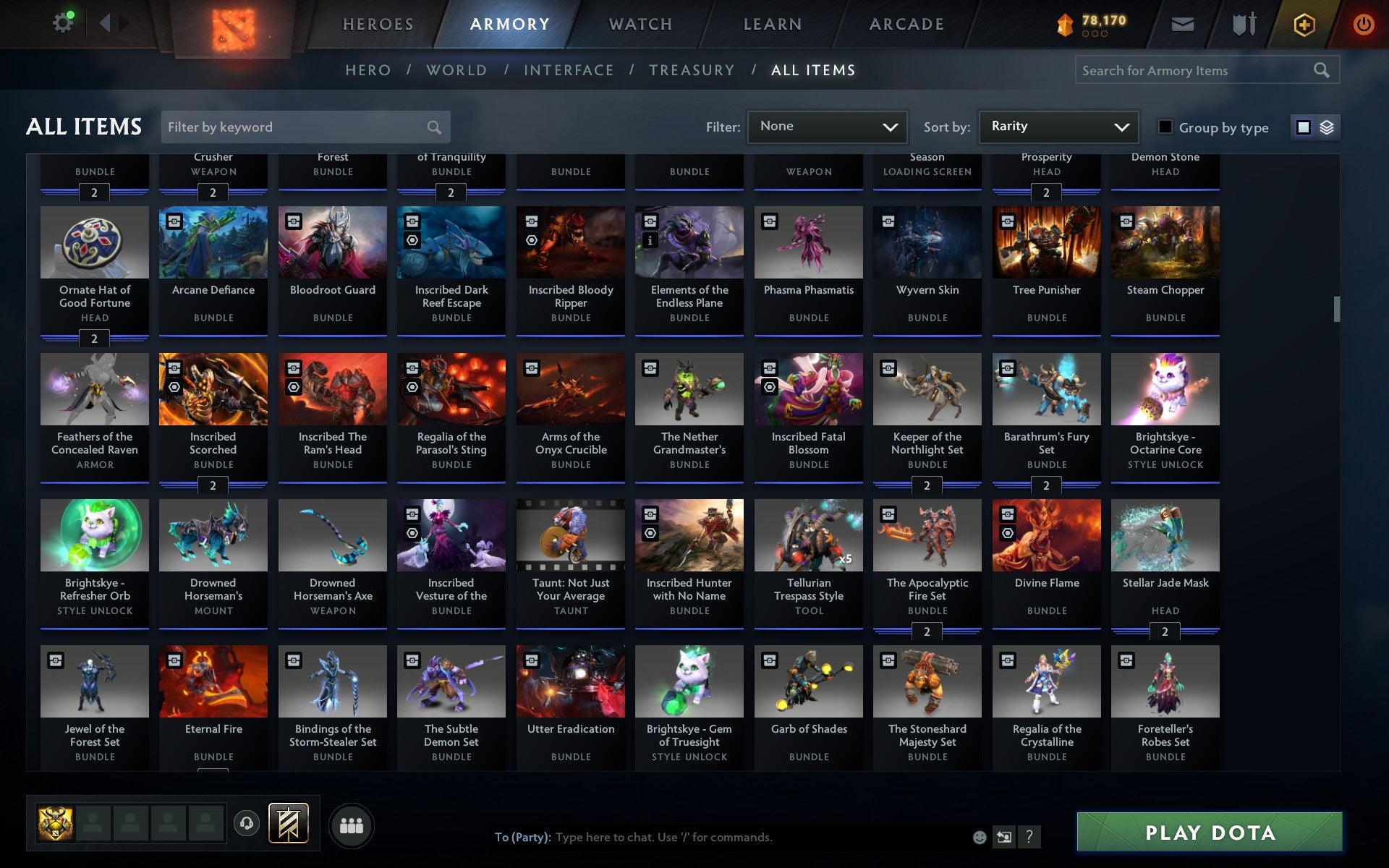Open Dota Plus subscription via hexagon plus icon

pyautogui.click(x=1304, y=23)
